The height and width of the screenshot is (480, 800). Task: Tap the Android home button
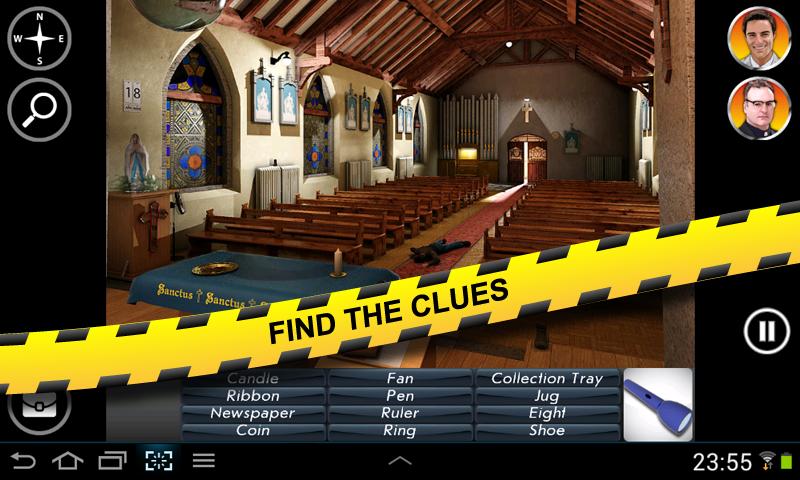(x=68, y=461)
